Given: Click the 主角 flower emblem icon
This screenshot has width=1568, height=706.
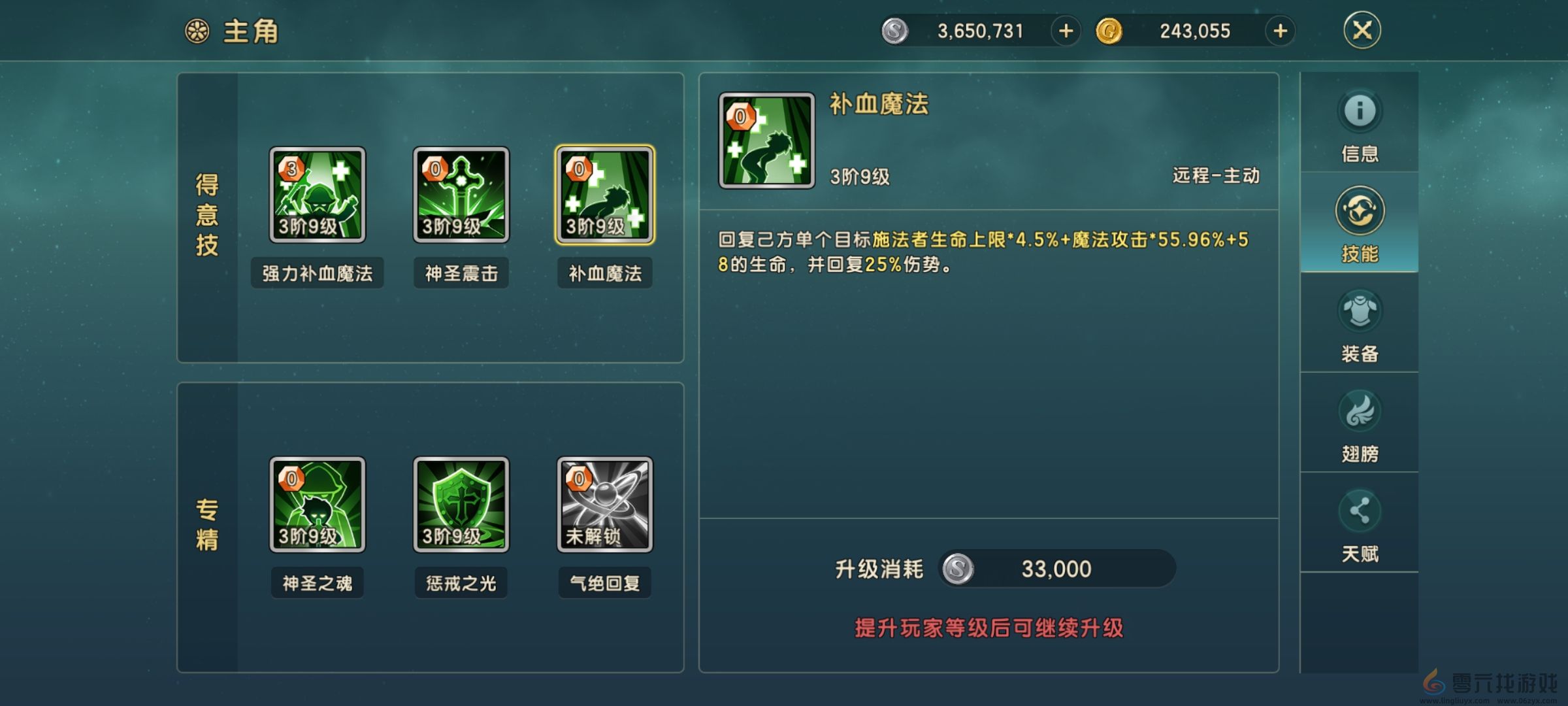Looking at the screenshot, I should click(199, 29).
